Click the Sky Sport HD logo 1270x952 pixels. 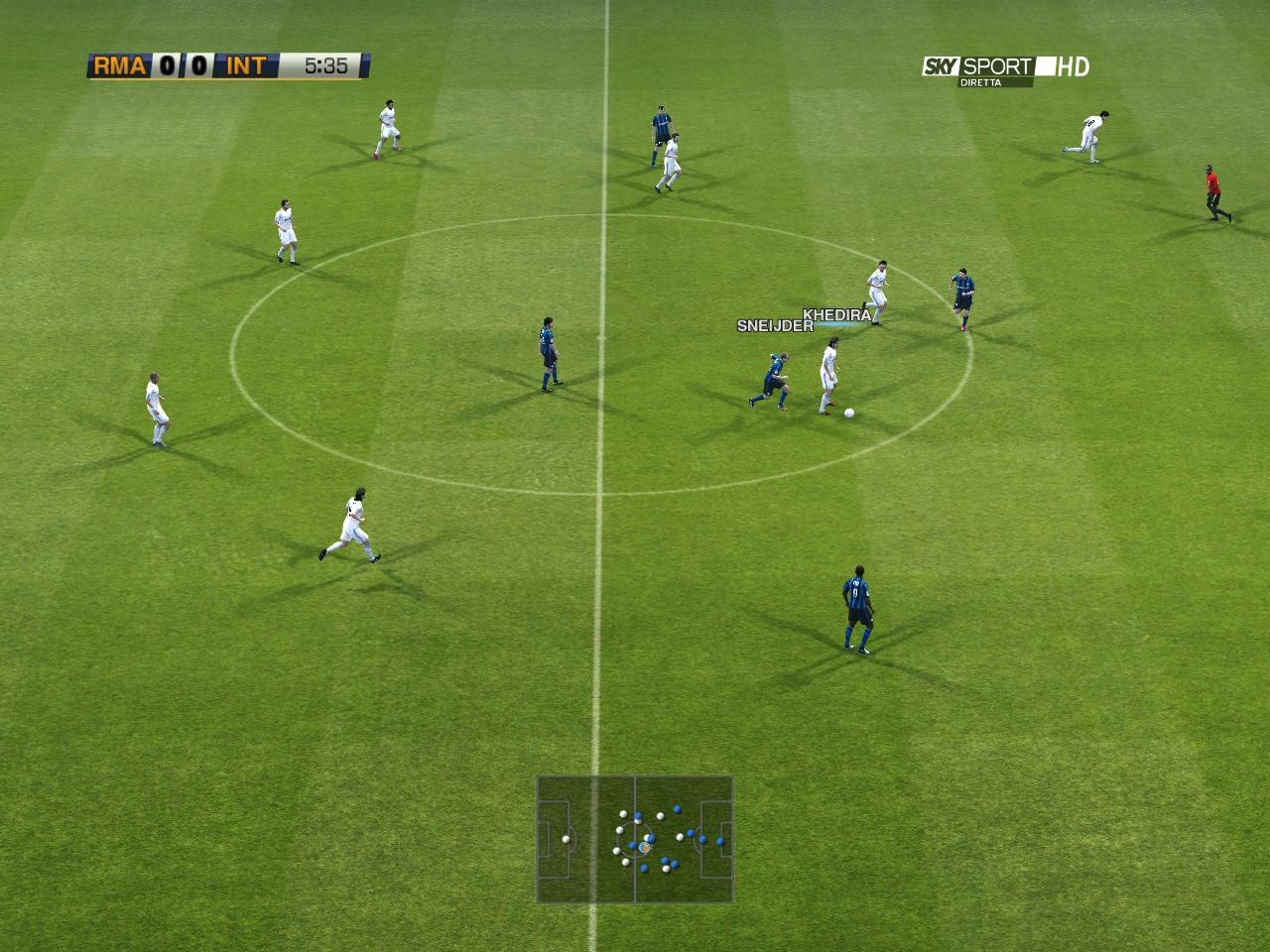pyautogui.click(x=1005, y=68)
